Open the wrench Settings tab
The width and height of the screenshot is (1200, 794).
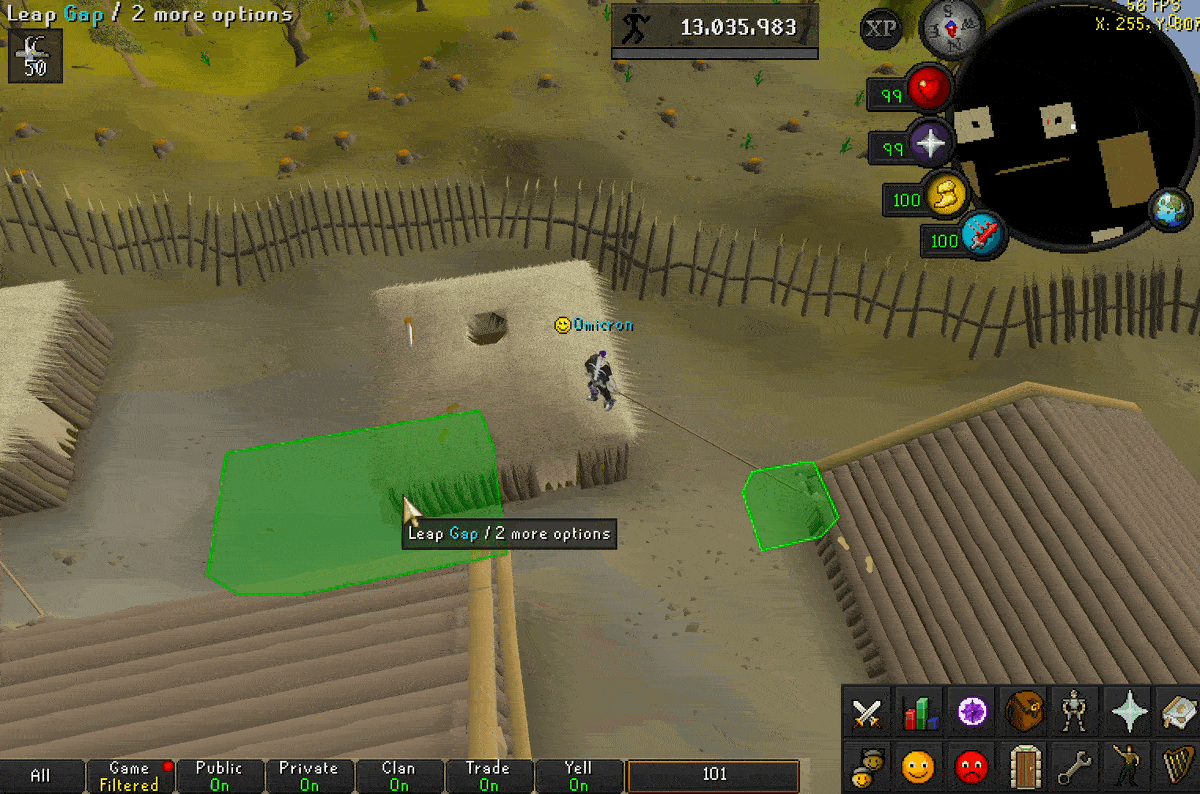point(1077,767)
